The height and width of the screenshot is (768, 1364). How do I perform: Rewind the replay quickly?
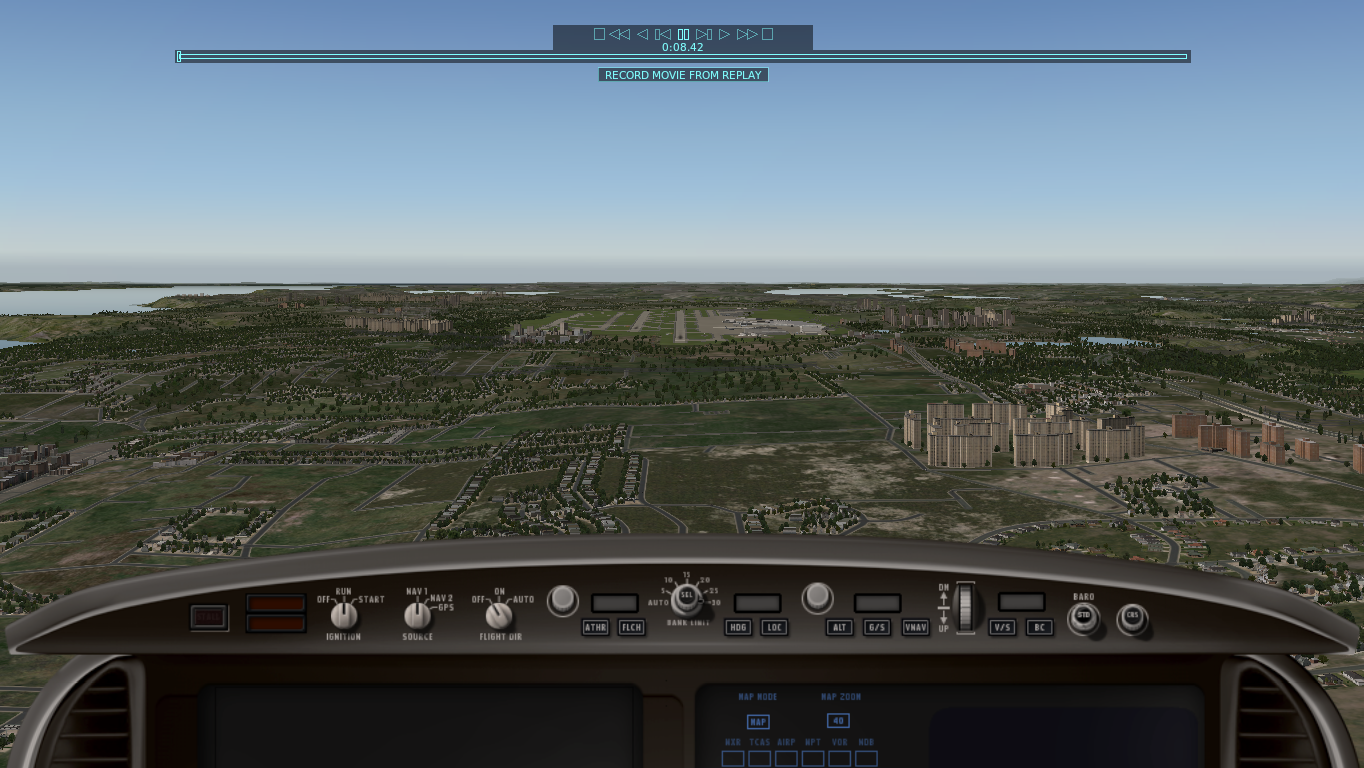pyautogui.click(x=619, y=34)
